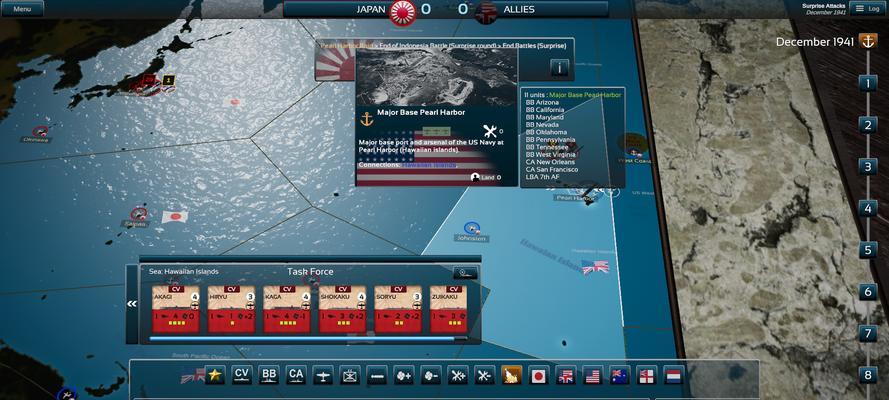The height and width of the screenshot is (400, 889).
Task: Select the HIRYU carrier card
Action: tap(232, 308)
